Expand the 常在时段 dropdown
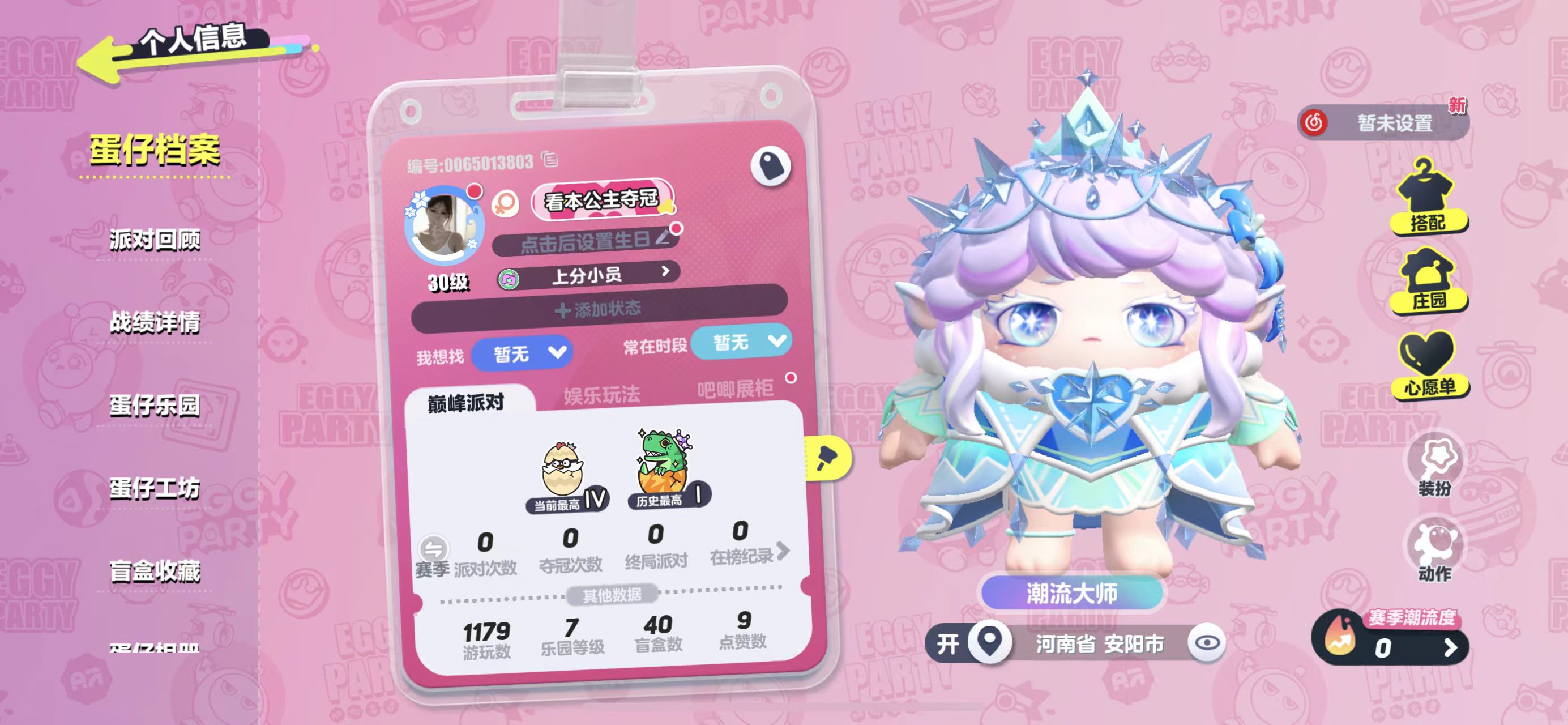Screen dimensions: 1568x725 click(x=741, y=342)
